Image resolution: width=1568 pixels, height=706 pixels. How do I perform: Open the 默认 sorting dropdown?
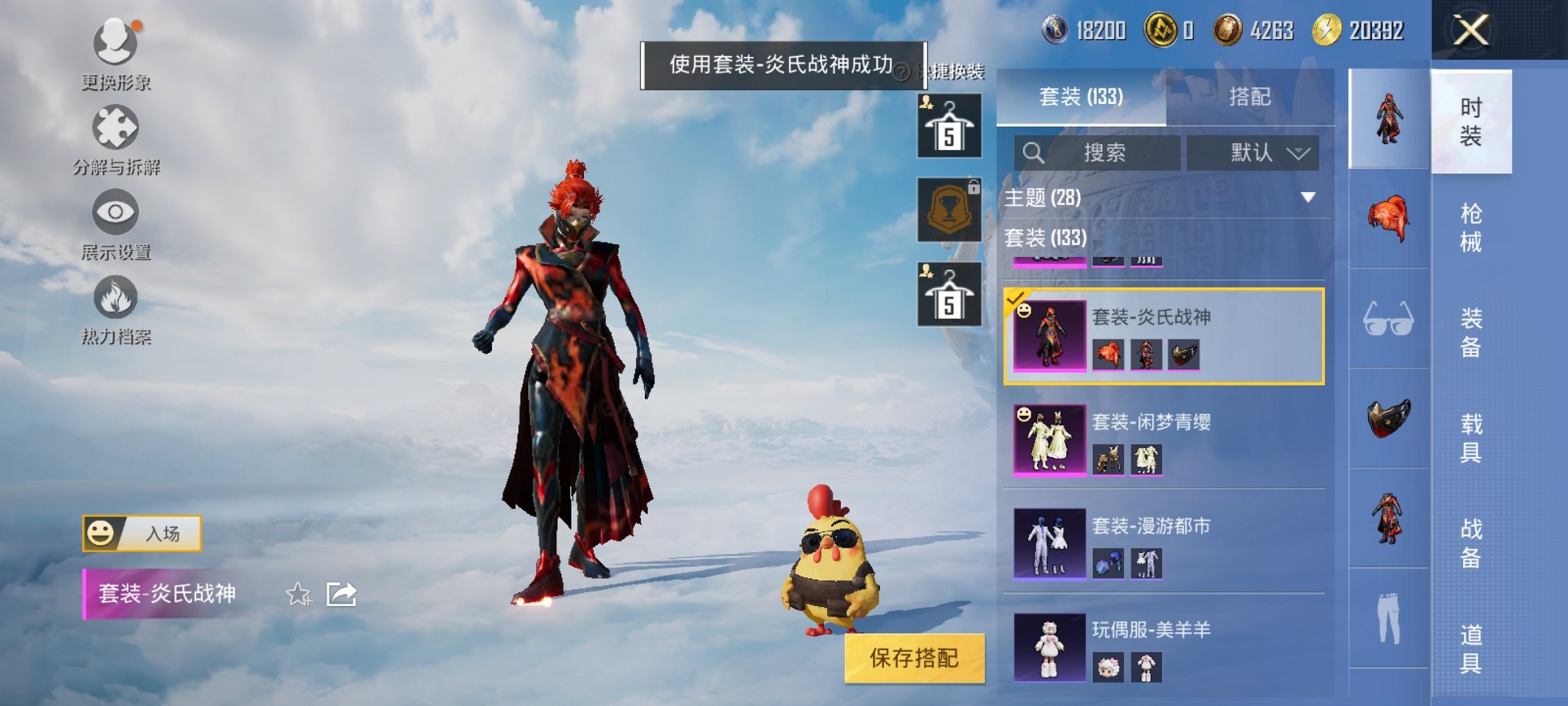[1253, 152]
